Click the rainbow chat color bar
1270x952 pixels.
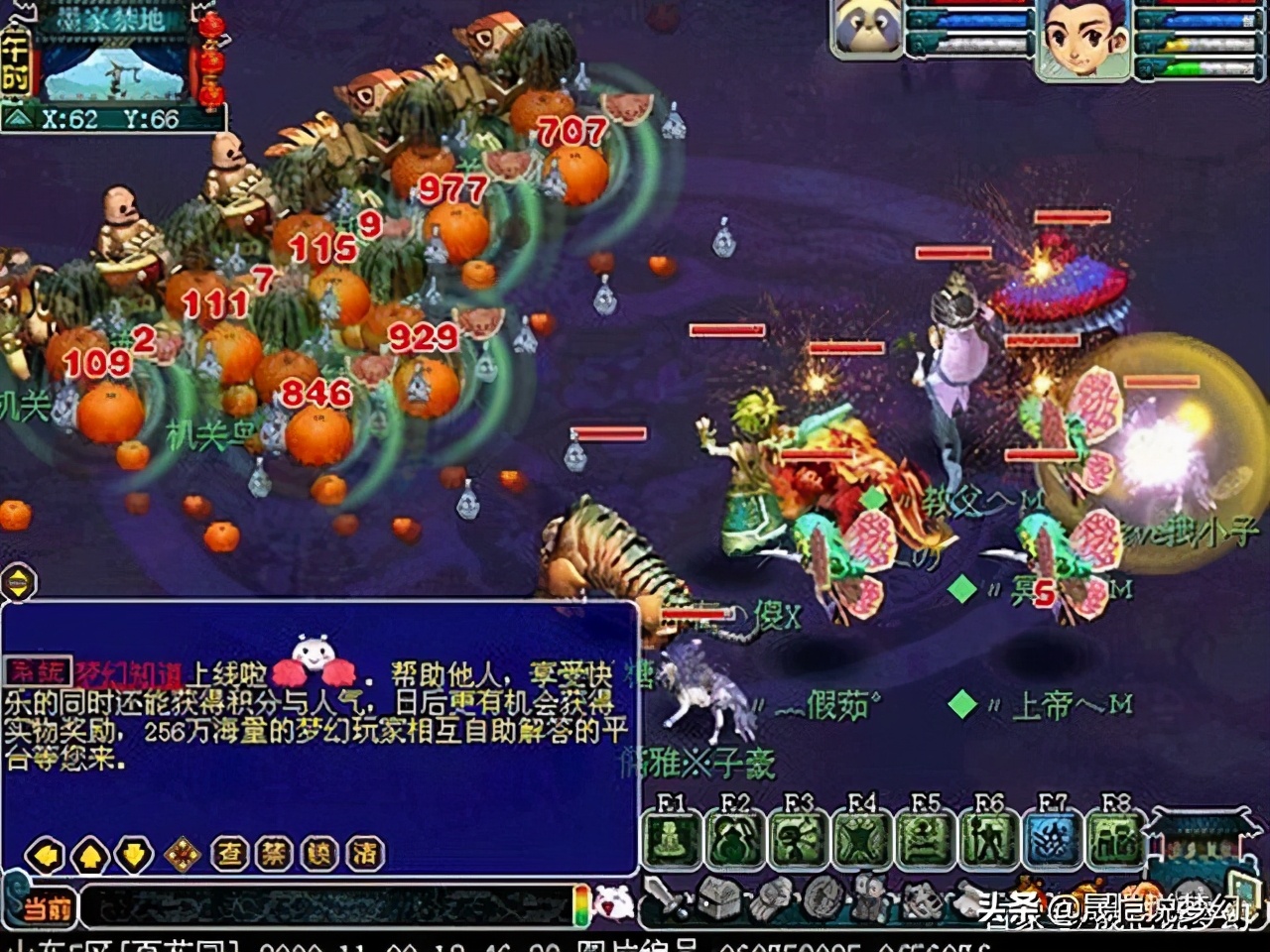coord(583,905)
